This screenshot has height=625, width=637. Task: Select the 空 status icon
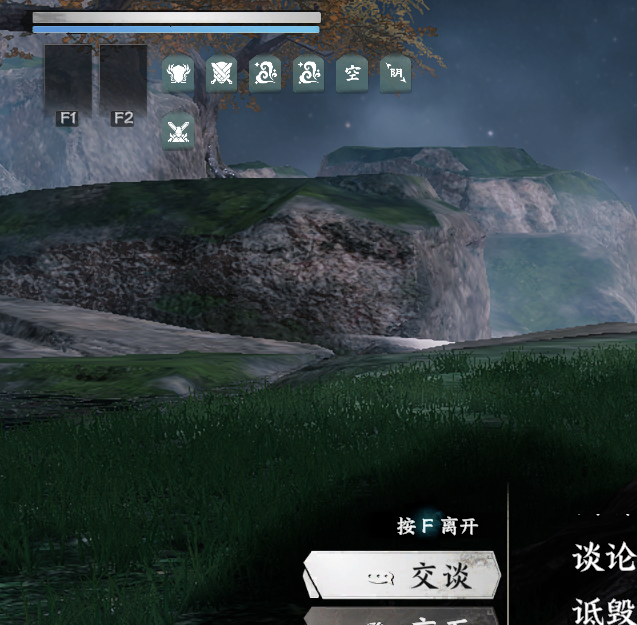(352, 74)
